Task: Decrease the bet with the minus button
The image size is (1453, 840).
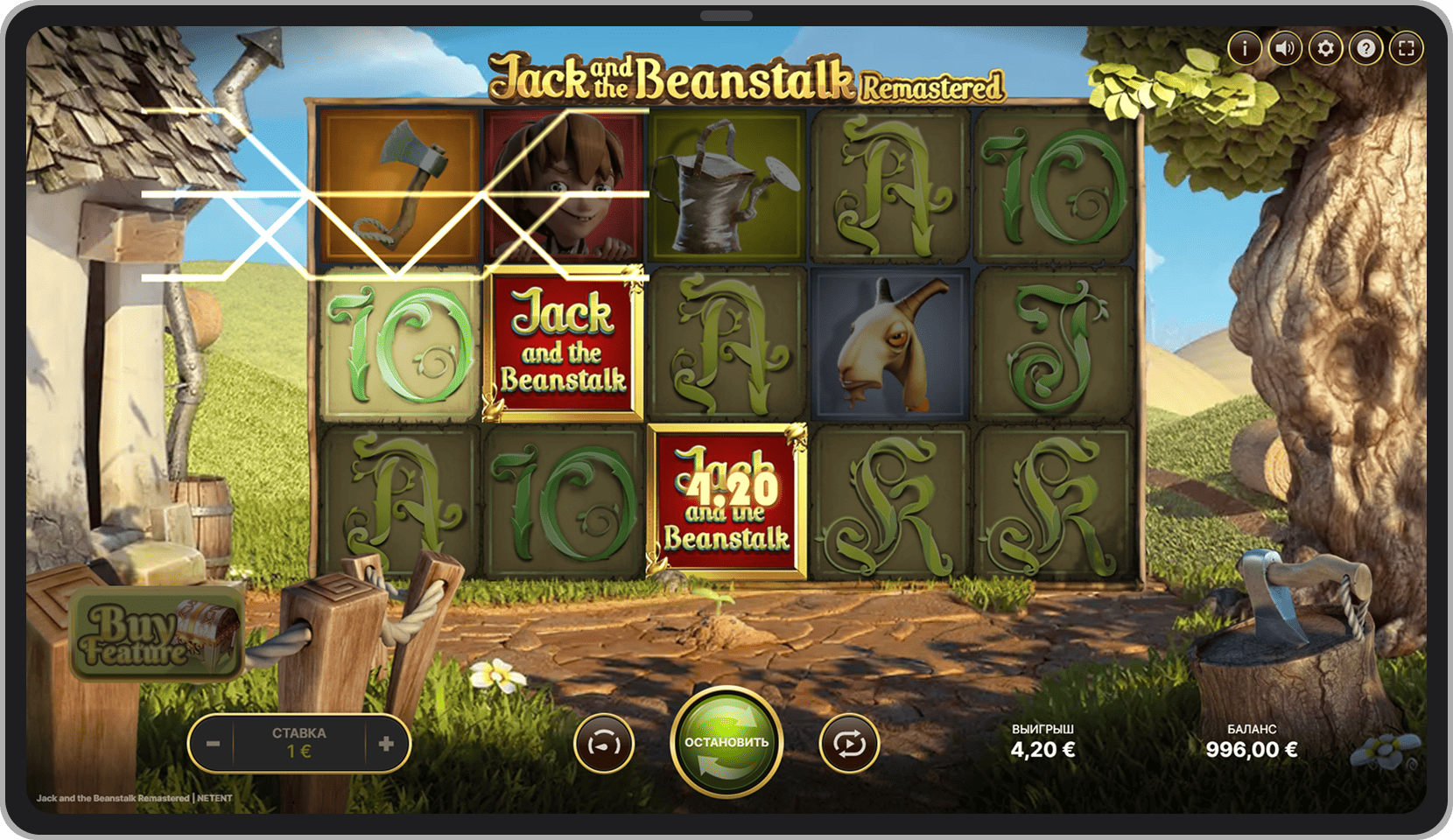Action: click(213, 744)
